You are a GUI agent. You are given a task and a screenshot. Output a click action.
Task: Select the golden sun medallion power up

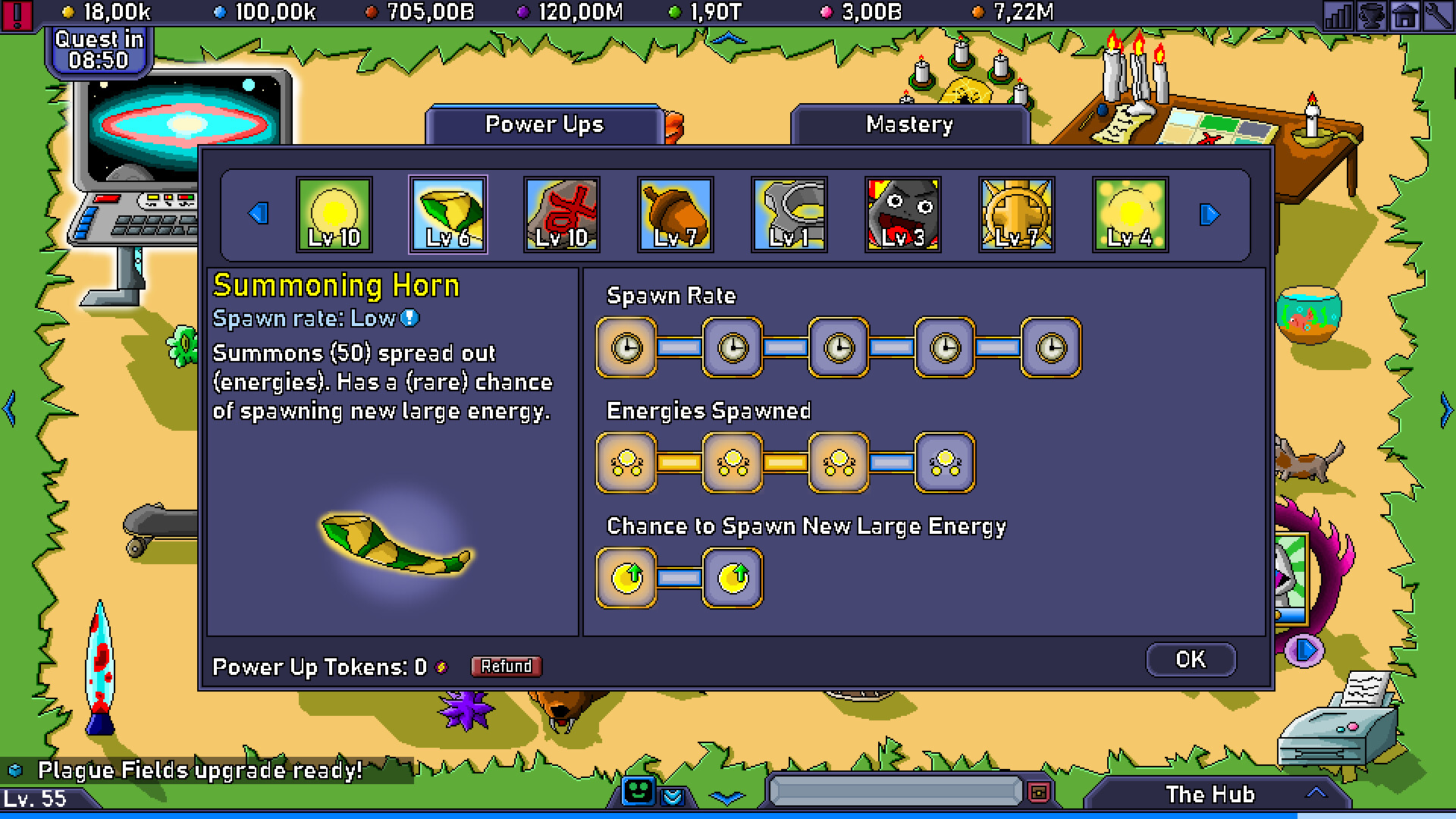click(x=1016, y=215)
